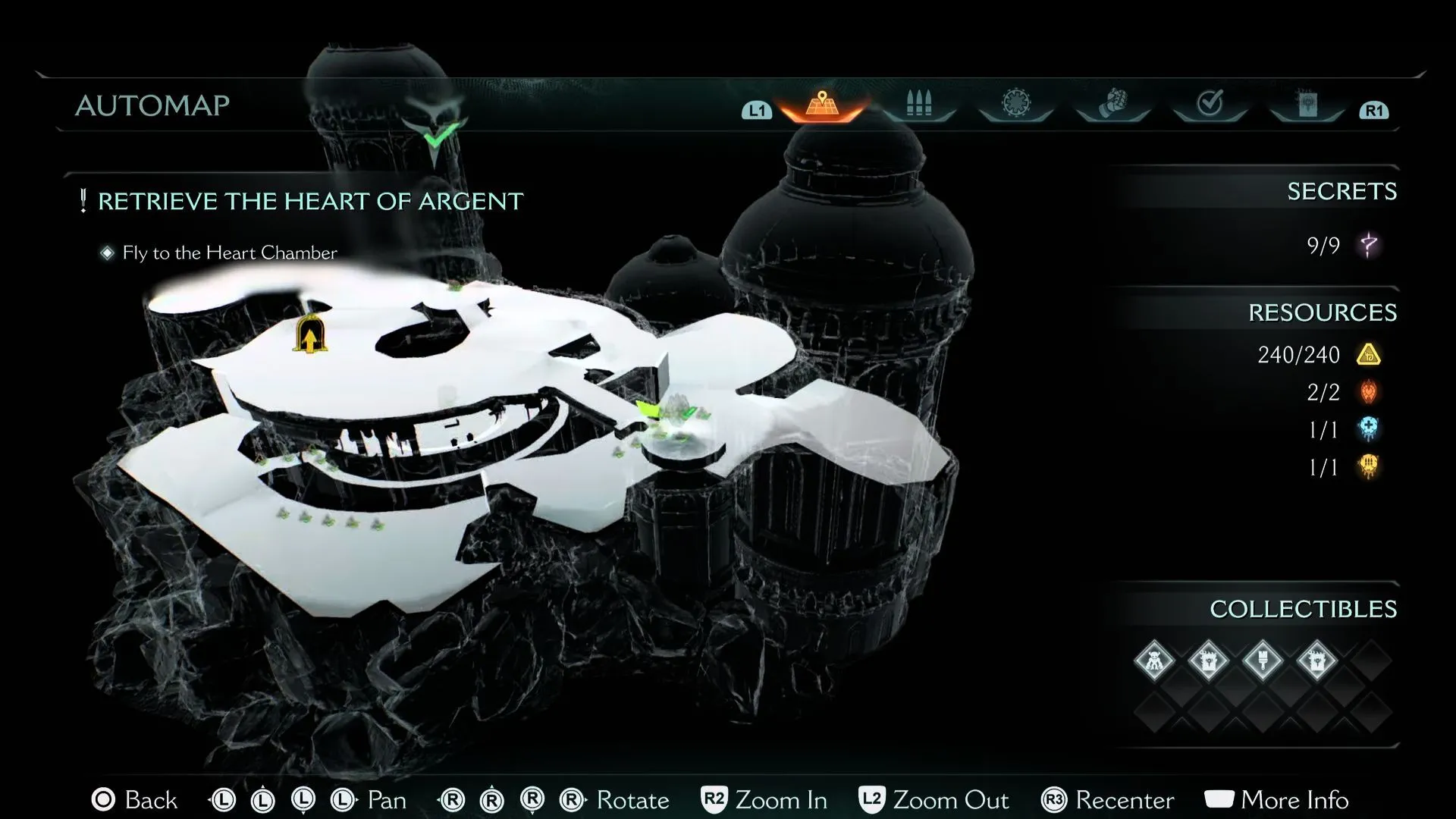This screenshot has height=819, width=1456.
Task: Click the yellow arrow gate map marker
Action: pos(309,336)
